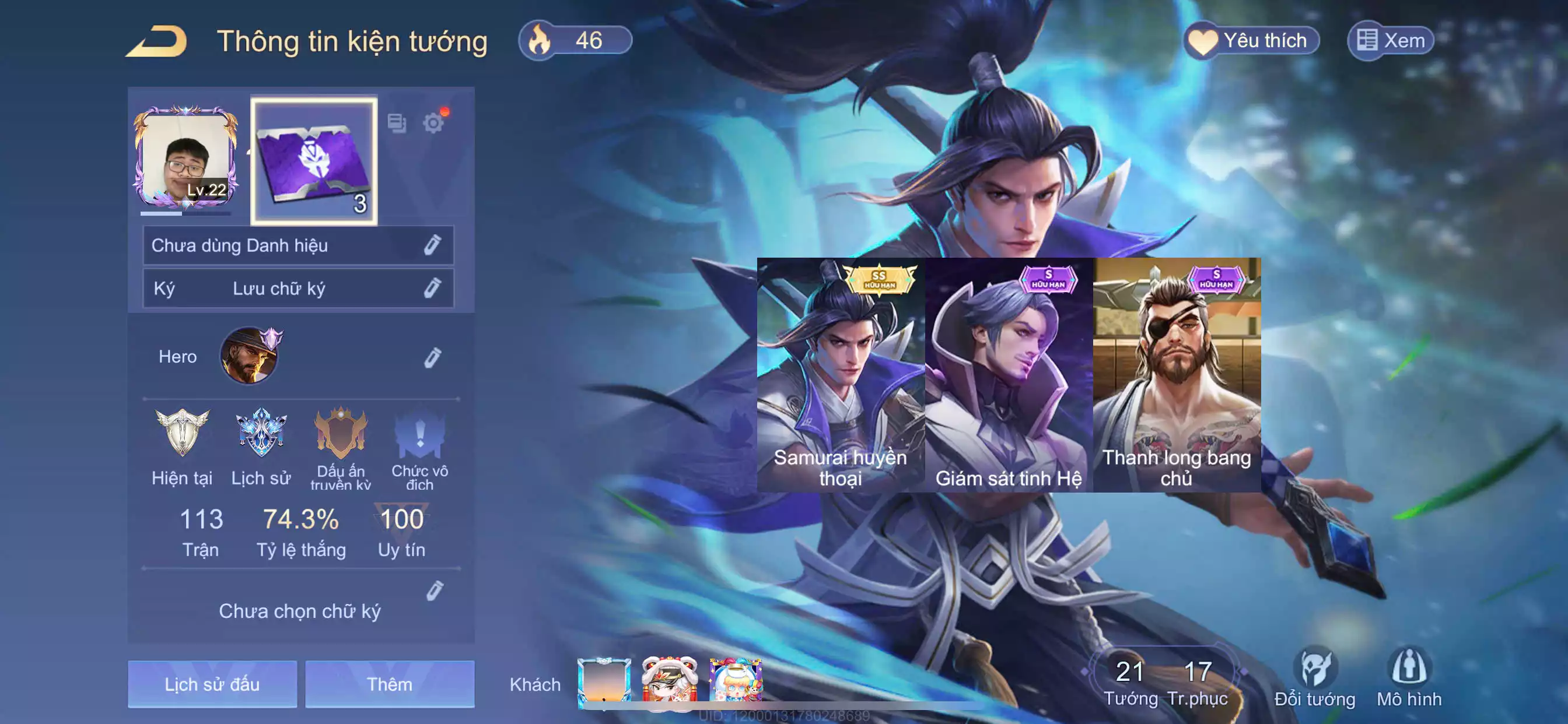This screenshot has height=724, width=1568.
Task: Tap the Yêu thích heart button
Action: coord(1251,41)
